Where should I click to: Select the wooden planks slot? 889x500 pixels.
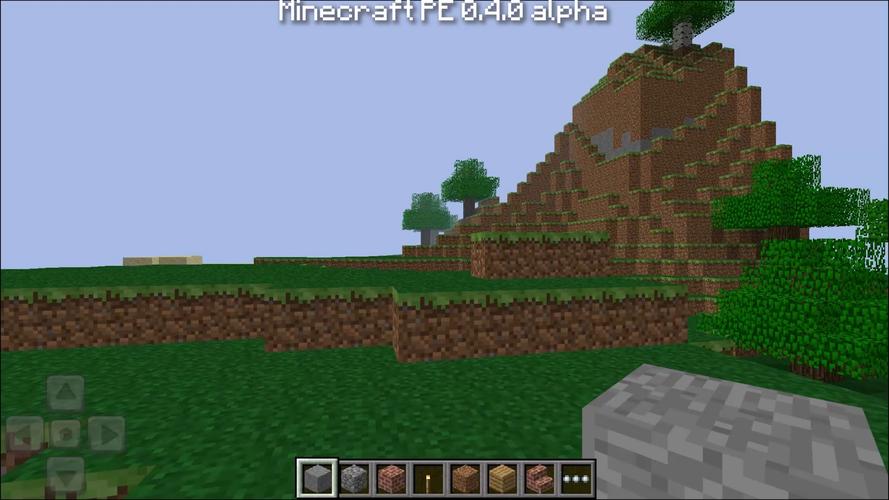coord(502,478)
